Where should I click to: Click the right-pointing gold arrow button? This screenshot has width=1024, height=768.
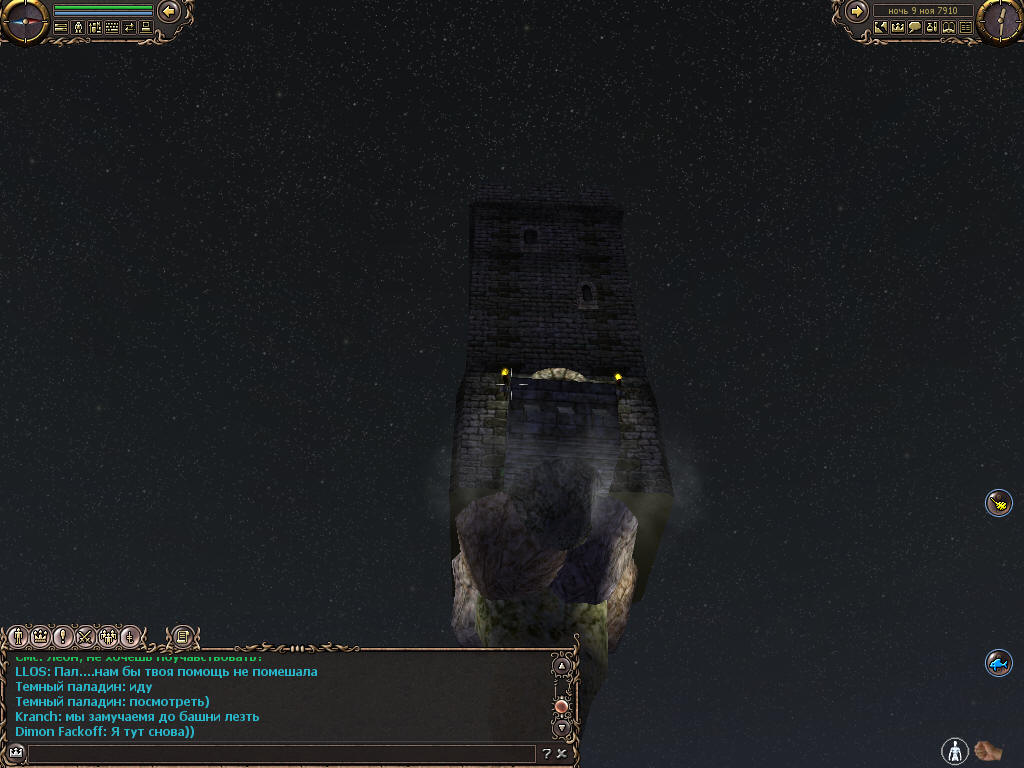tap(856, 11)
